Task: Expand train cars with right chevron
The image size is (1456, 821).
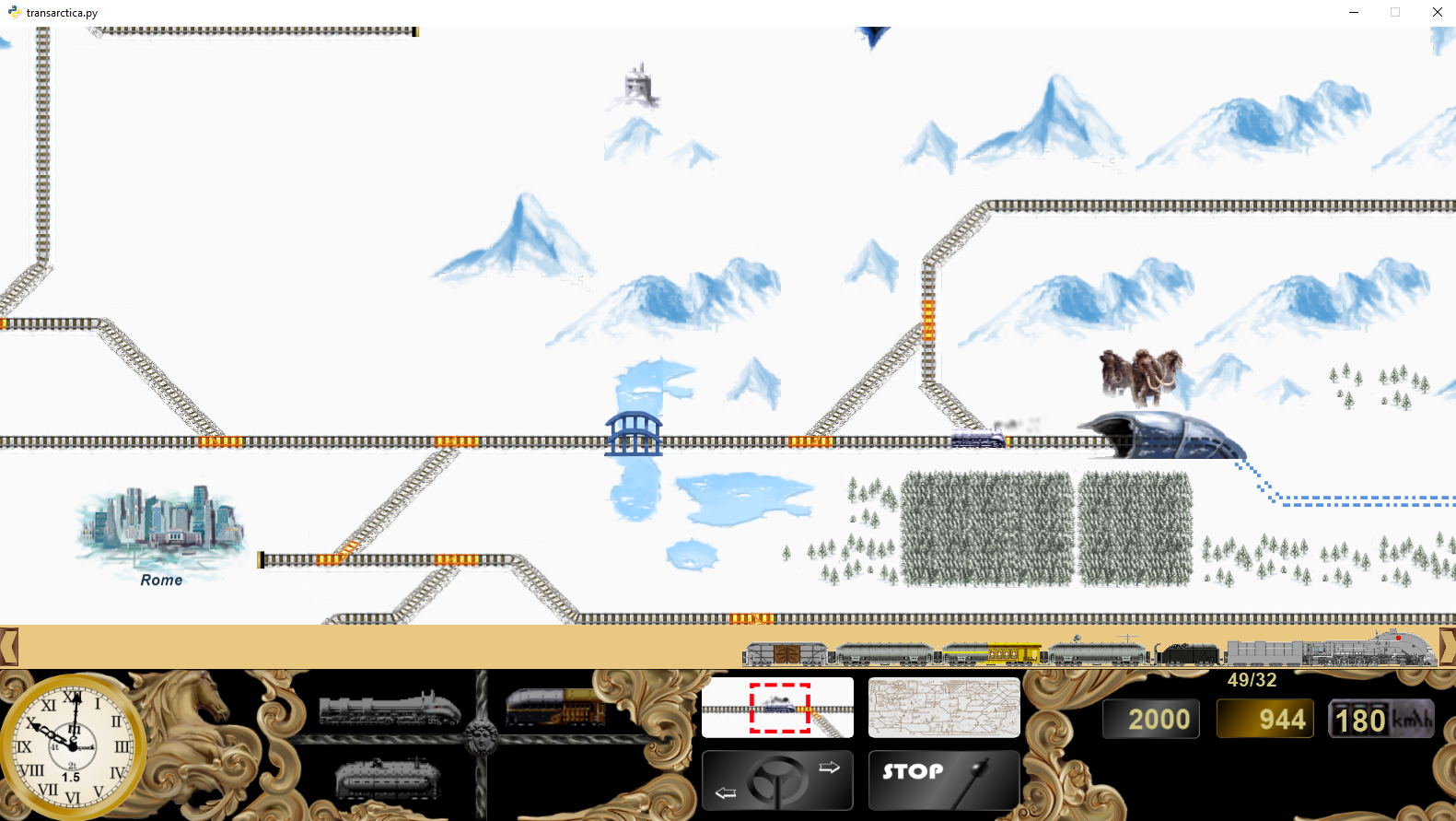Action: [x=1448, y=648]
